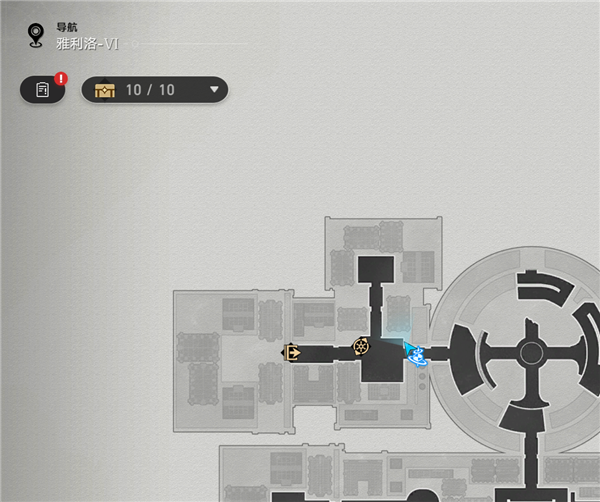The height and width of the screenshot is (502, 600).
Task: Select the golden wheel map marker
Action: pos(361,347)
